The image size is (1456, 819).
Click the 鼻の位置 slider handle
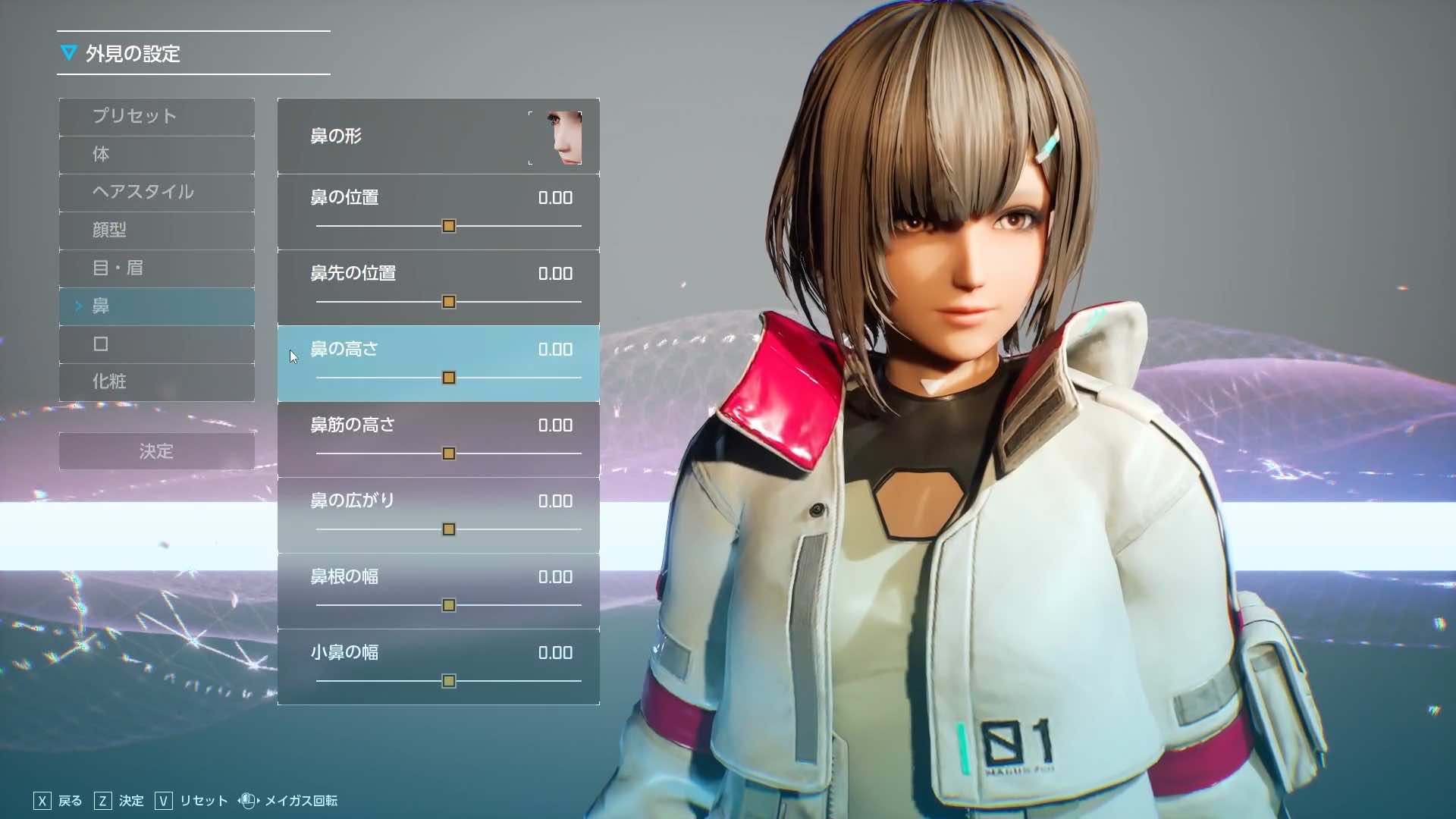coord(449,226)
